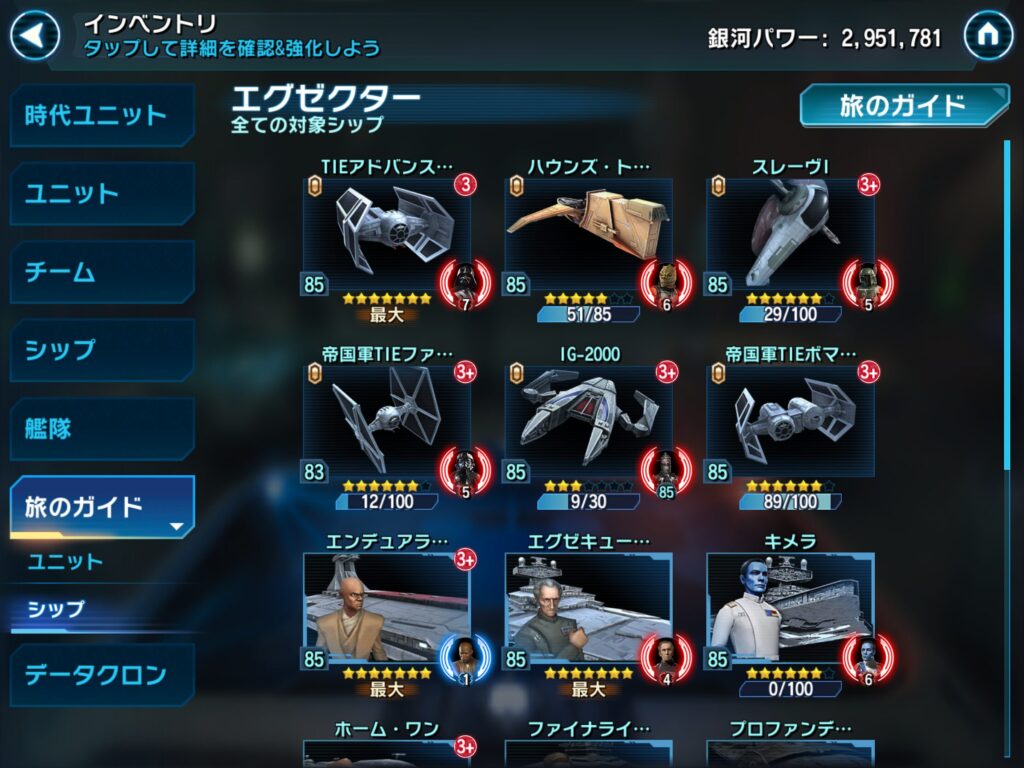The width and height of the screenshot is (1024, 768).
Task: Go back with the arrow button
Action: click(36, 37)
